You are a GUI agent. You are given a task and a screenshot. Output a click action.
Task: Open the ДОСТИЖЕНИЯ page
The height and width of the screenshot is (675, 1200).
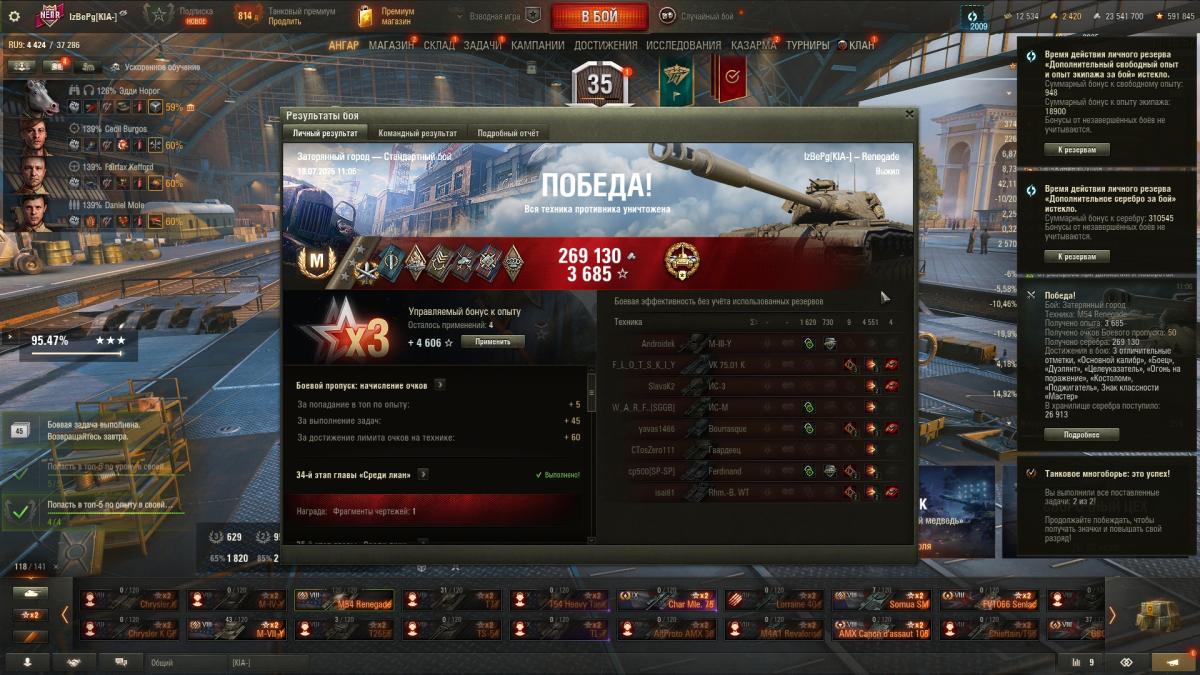click(605, 45)
